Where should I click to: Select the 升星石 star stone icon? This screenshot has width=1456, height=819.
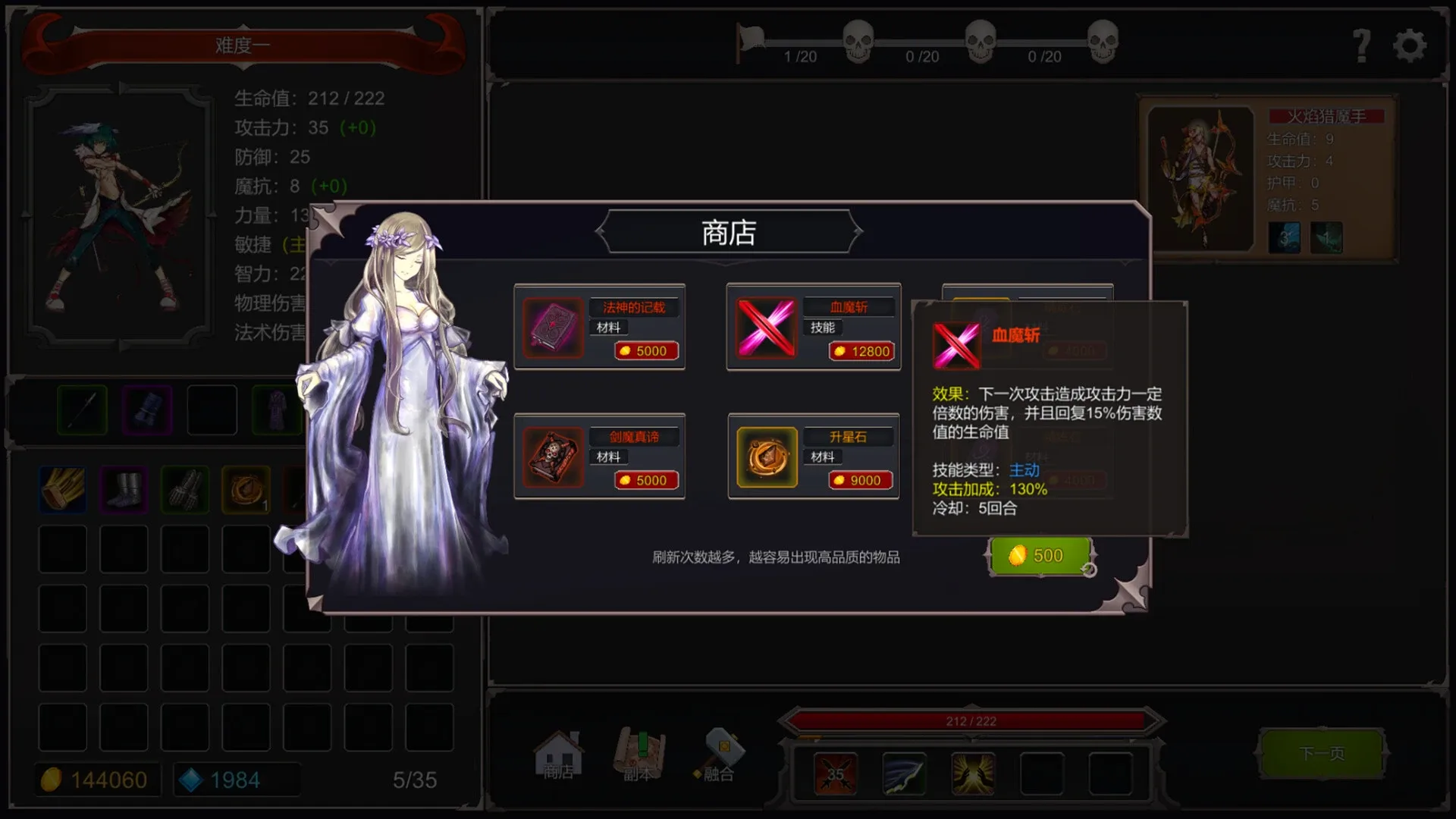pos(766,457)
